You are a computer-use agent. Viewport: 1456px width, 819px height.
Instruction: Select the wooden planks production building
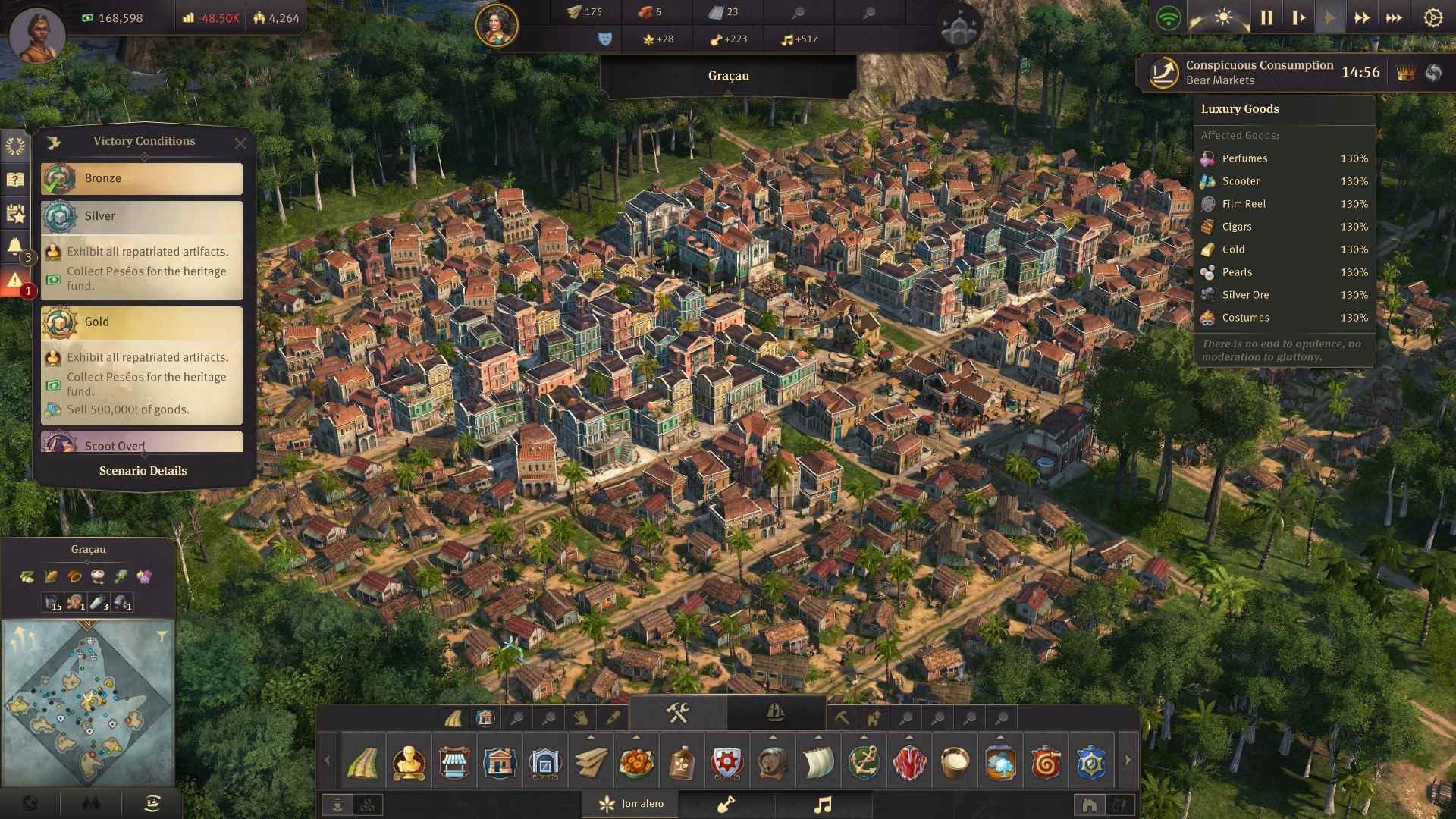tap(591, 762)
